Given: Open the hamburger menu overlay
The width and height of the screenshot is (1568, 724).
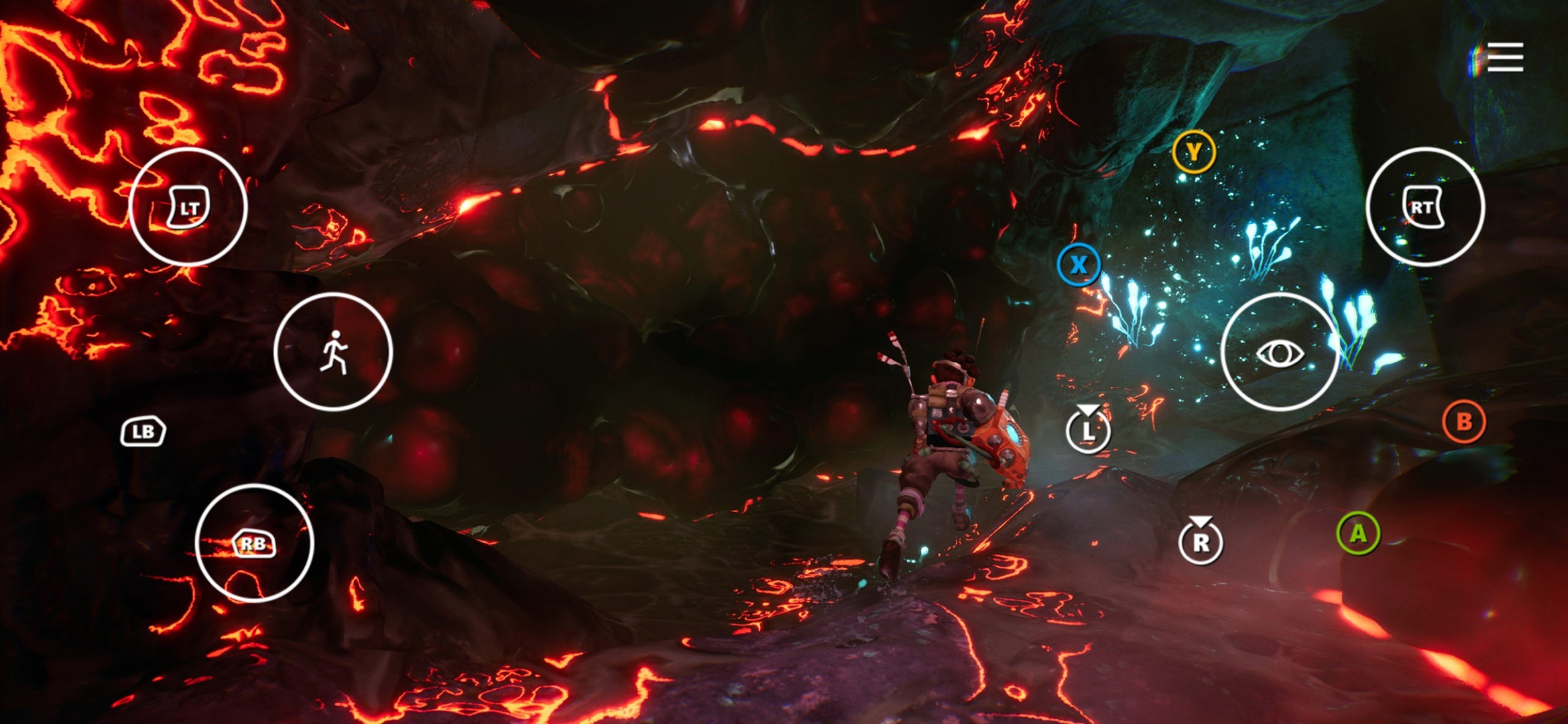Looking at the screenshot, I should click(1505, 57).
